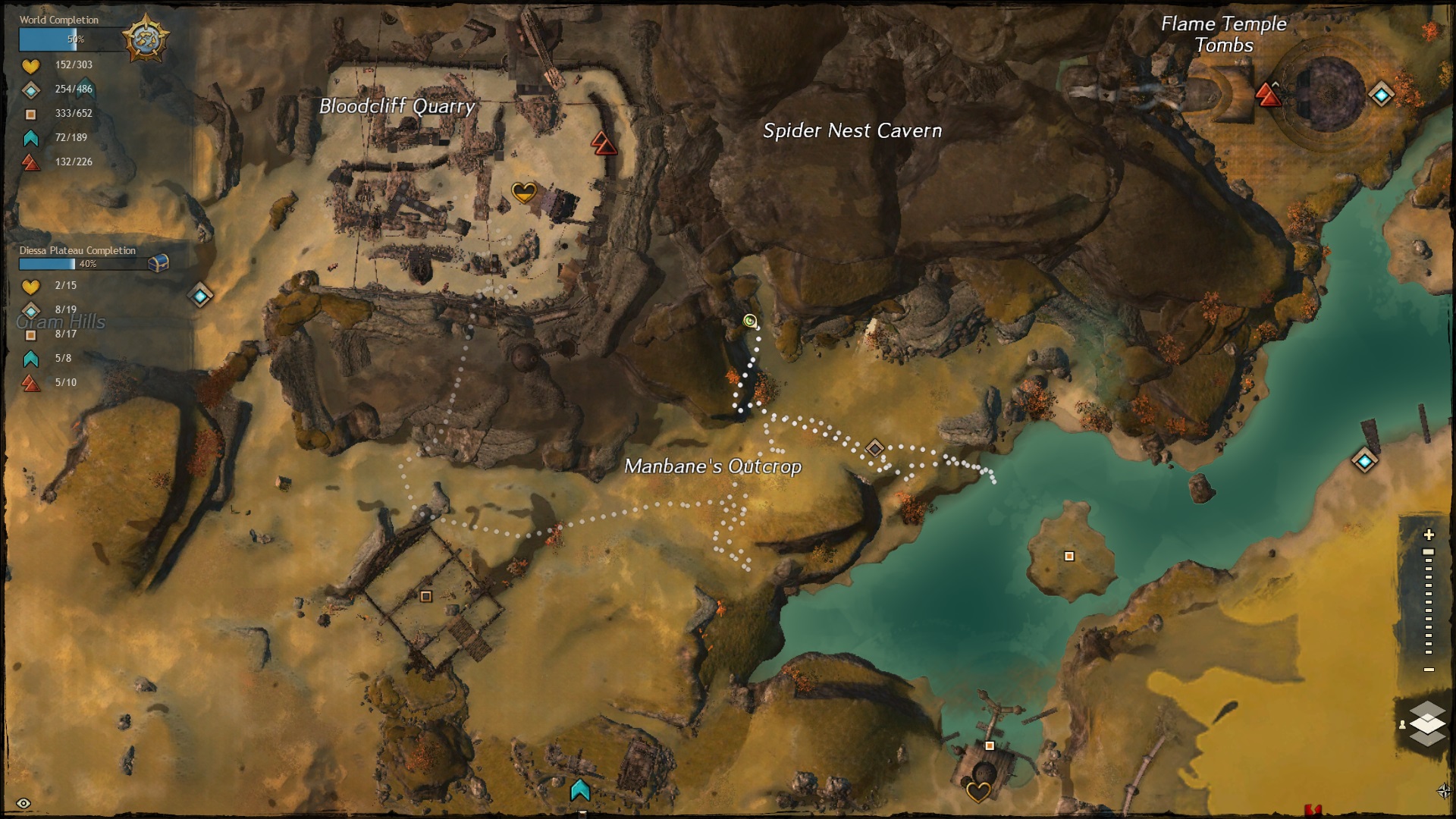The height and width of the screenshot is (819, 1456).
Task: Toggle the eye icon map visibility options
Action: pyautogui.click(x=23, y=803)
